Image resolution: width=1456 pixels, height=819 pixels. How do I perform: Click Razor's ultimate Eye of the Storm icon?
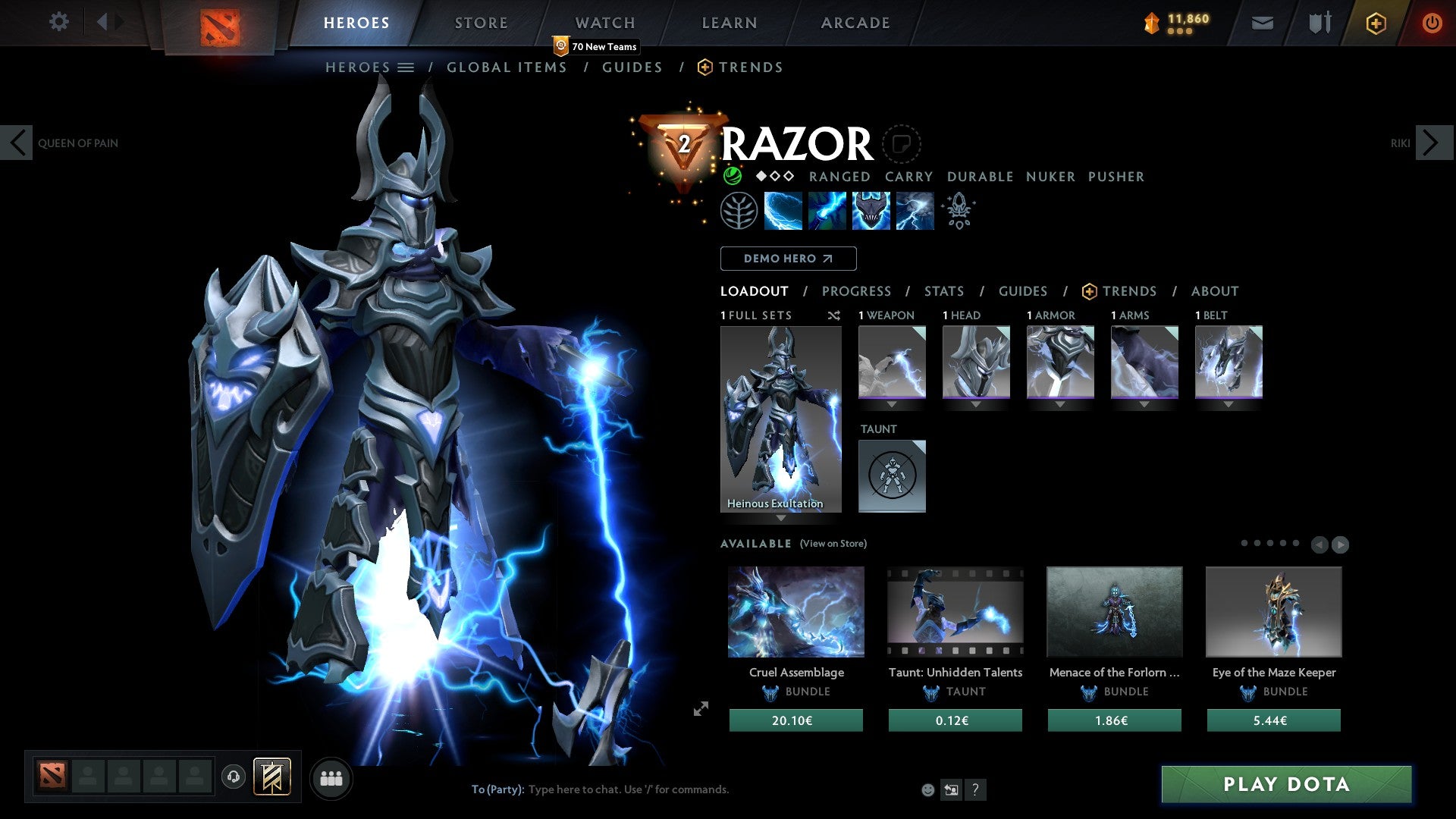(915, 210)
